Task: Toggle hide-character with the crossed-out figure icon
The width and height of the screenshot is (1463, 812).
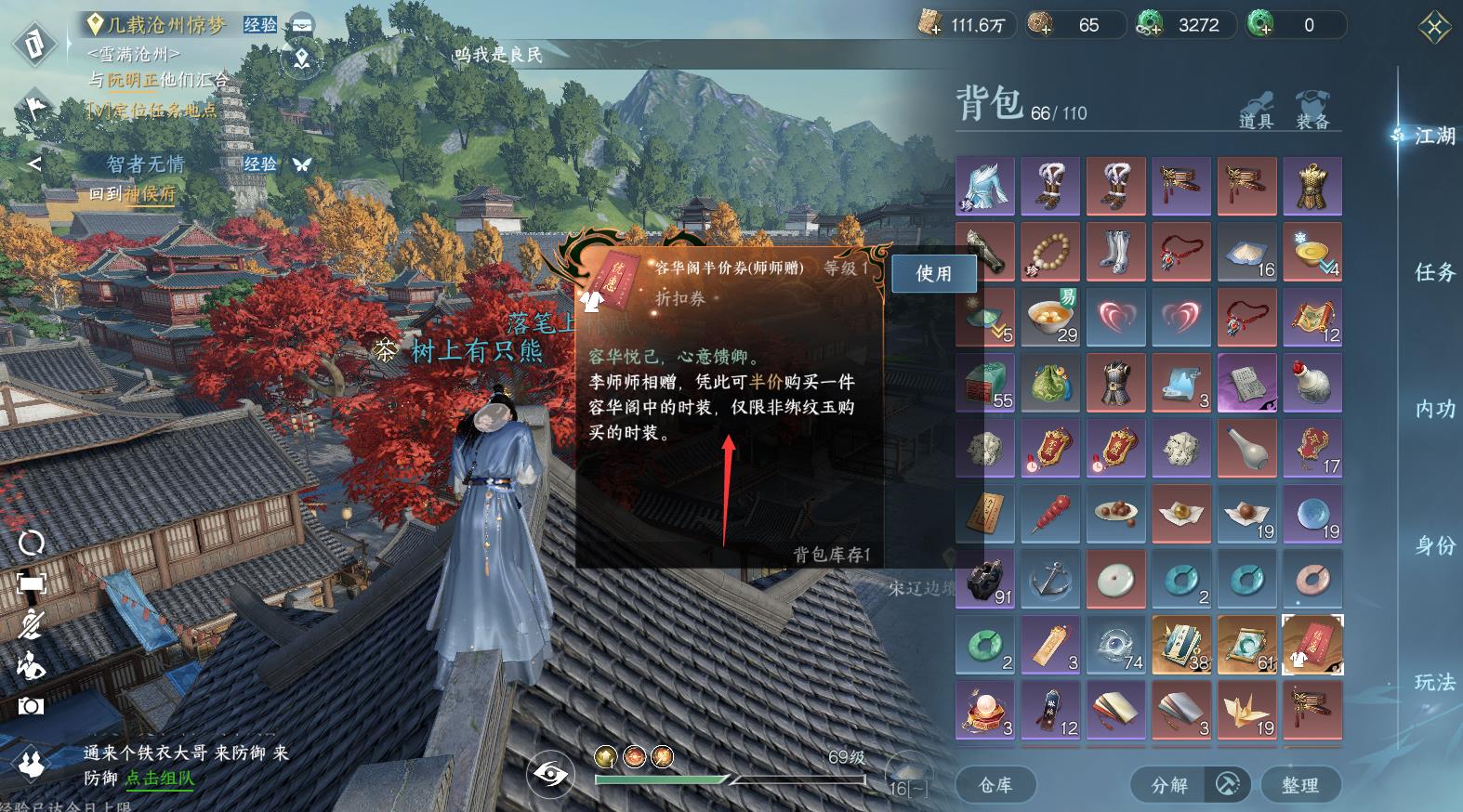Action: pos(30,622)
